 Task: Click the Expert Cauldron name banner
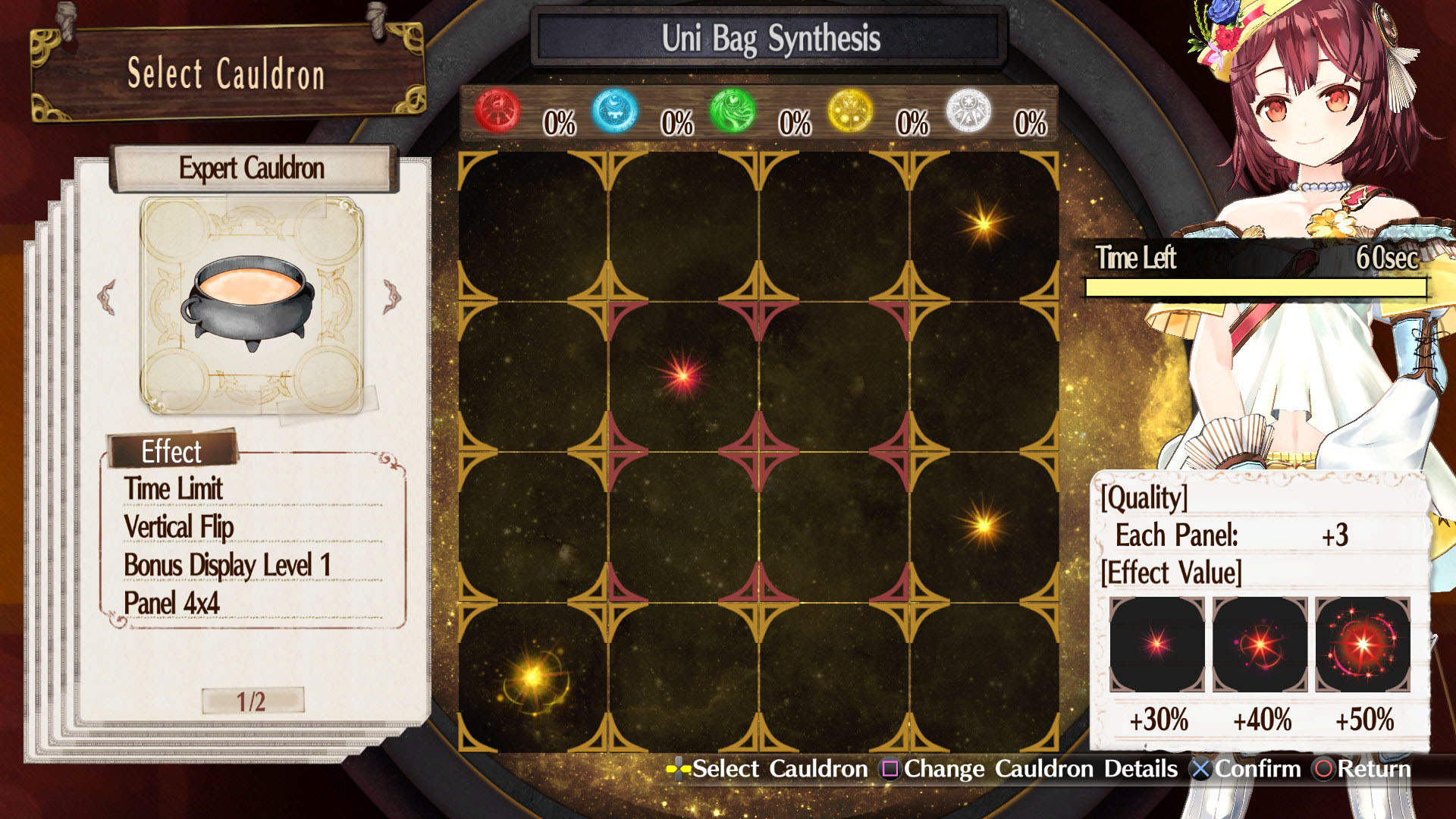pos(252,168)
